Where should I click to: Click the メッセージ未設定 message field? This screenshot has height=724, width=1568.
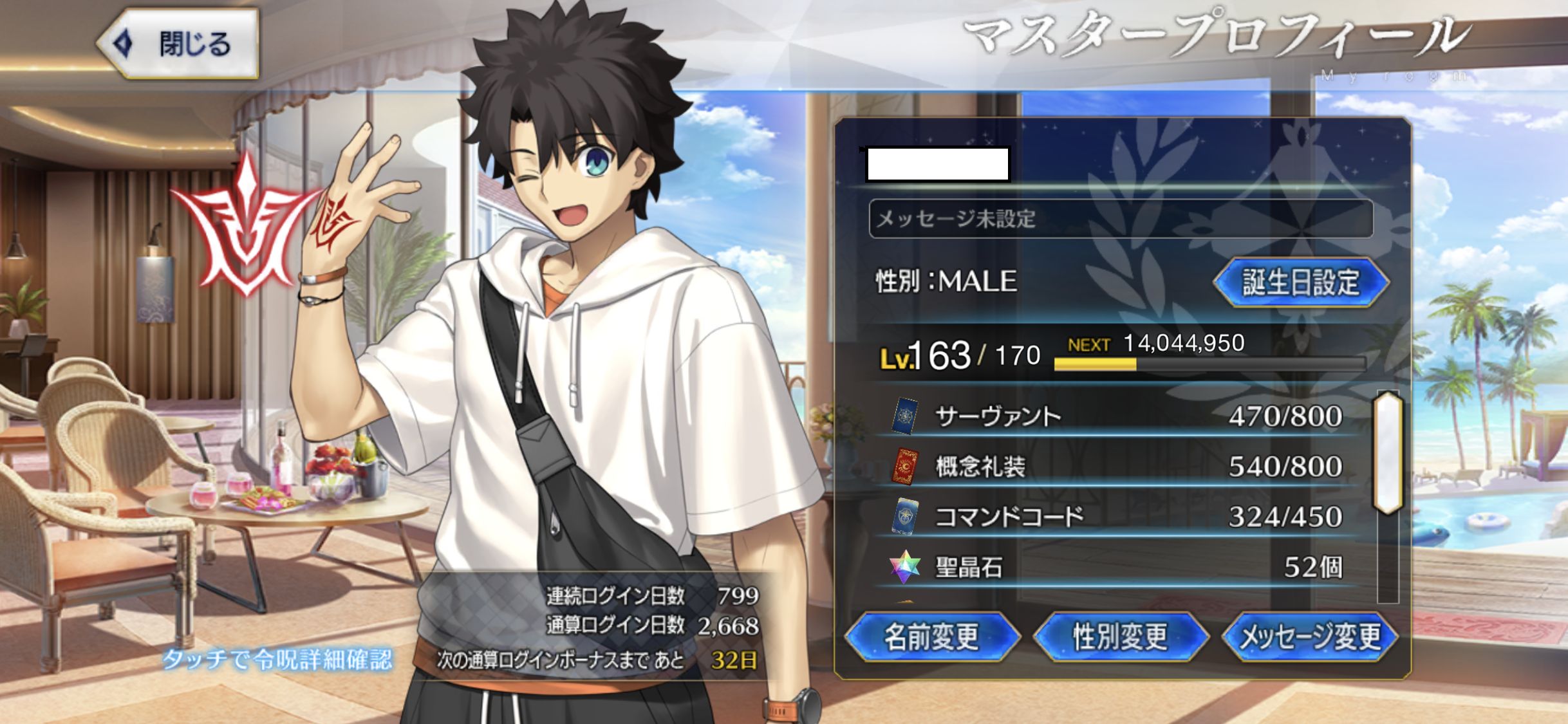tap(1120, 219)
